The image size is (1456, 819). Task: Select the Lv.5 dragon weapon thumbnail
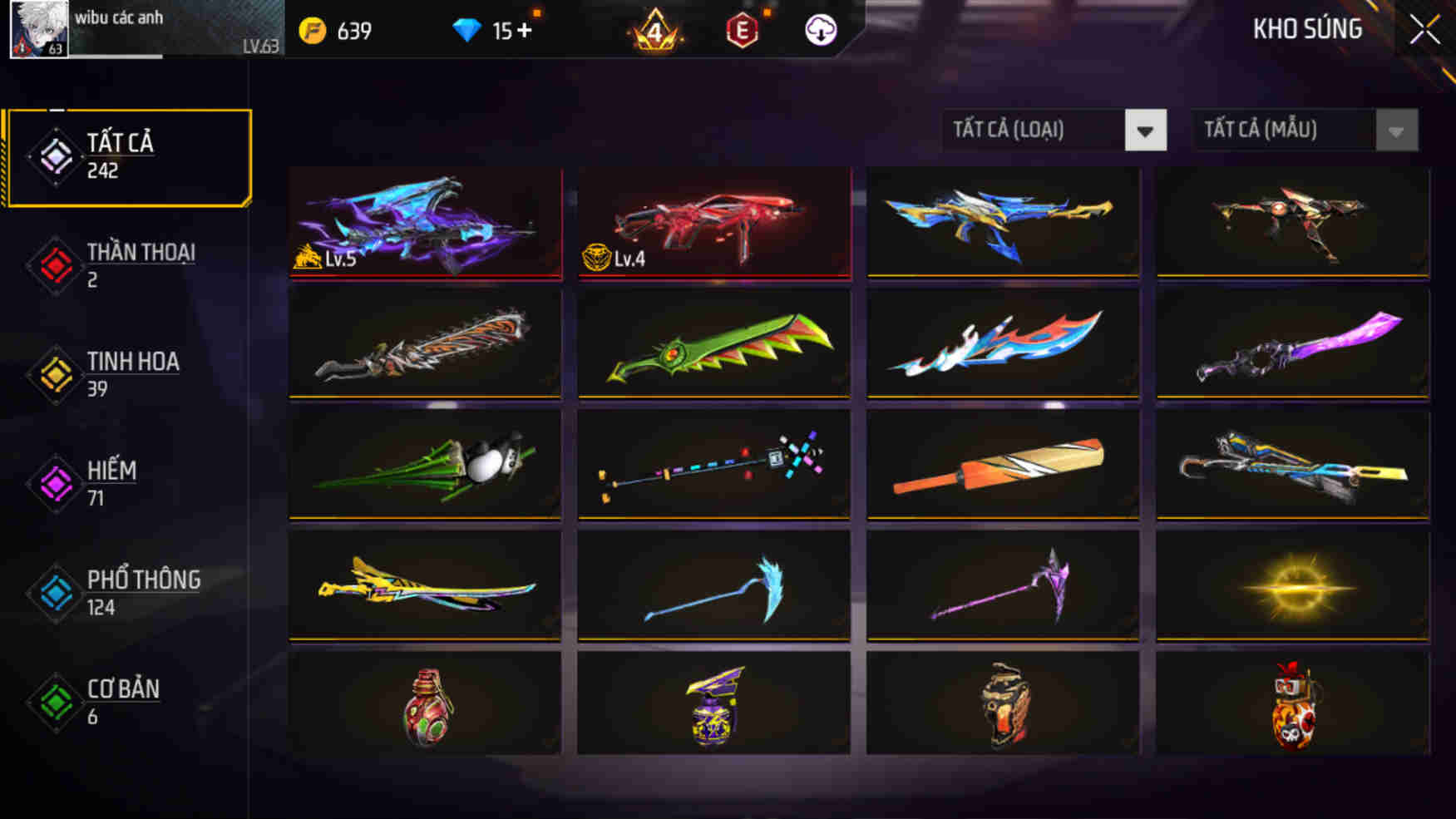[x=424, y=224]
